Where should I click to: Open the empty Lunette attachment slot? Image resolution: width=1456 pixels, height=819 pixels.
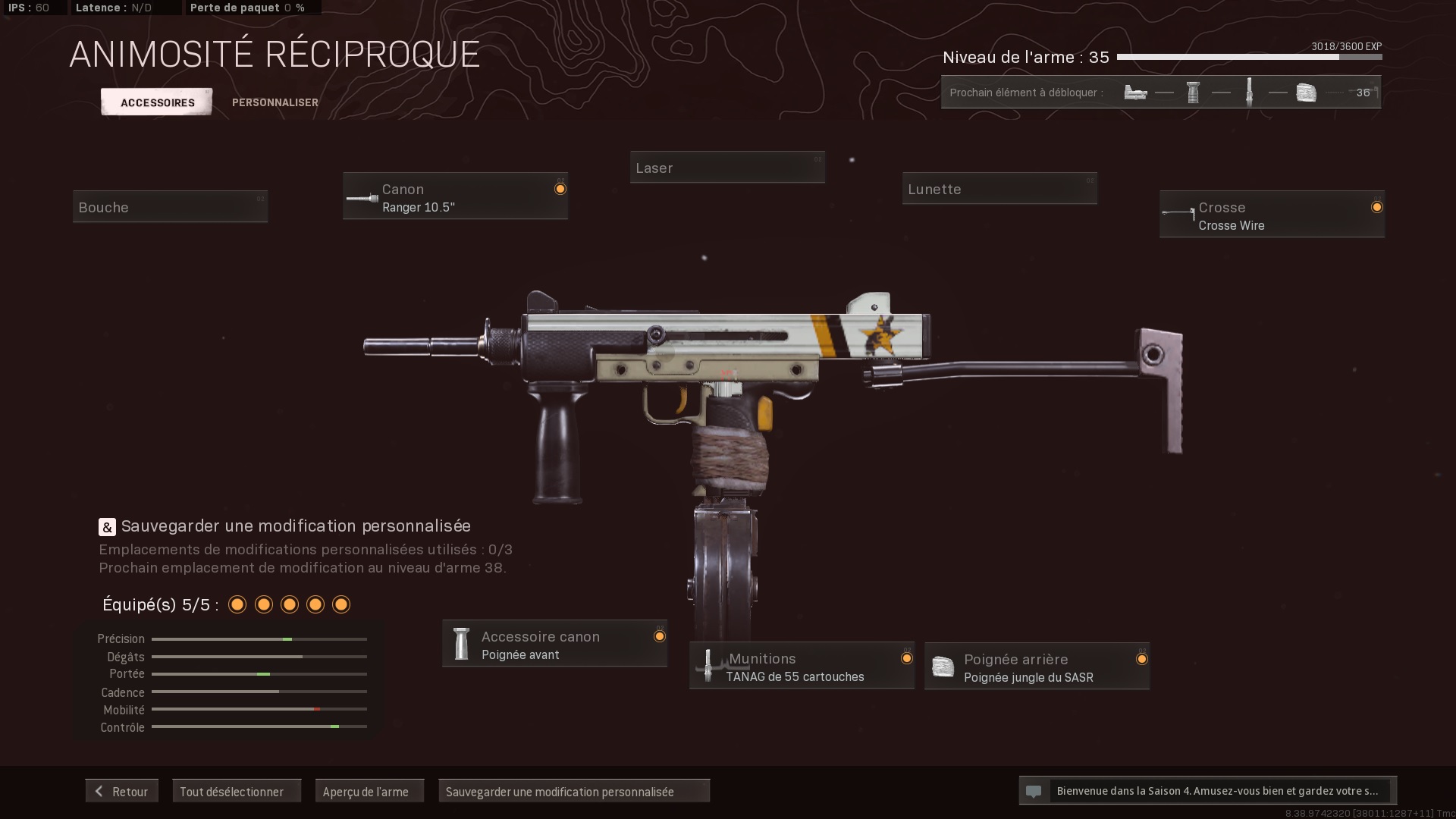(999, 188)
